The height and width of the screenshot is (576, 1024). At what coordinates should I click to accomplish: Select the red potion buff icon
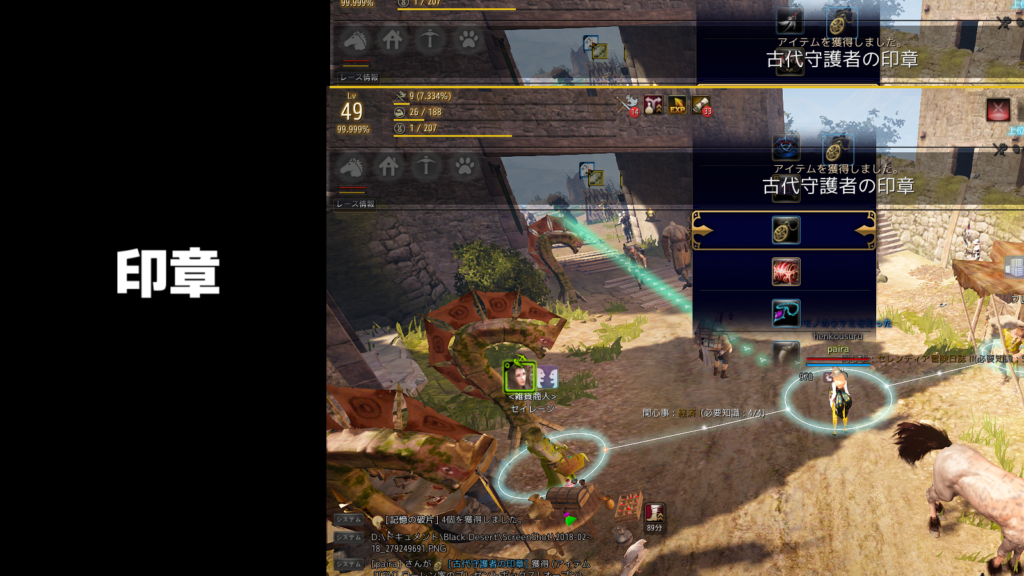[654, 103]
